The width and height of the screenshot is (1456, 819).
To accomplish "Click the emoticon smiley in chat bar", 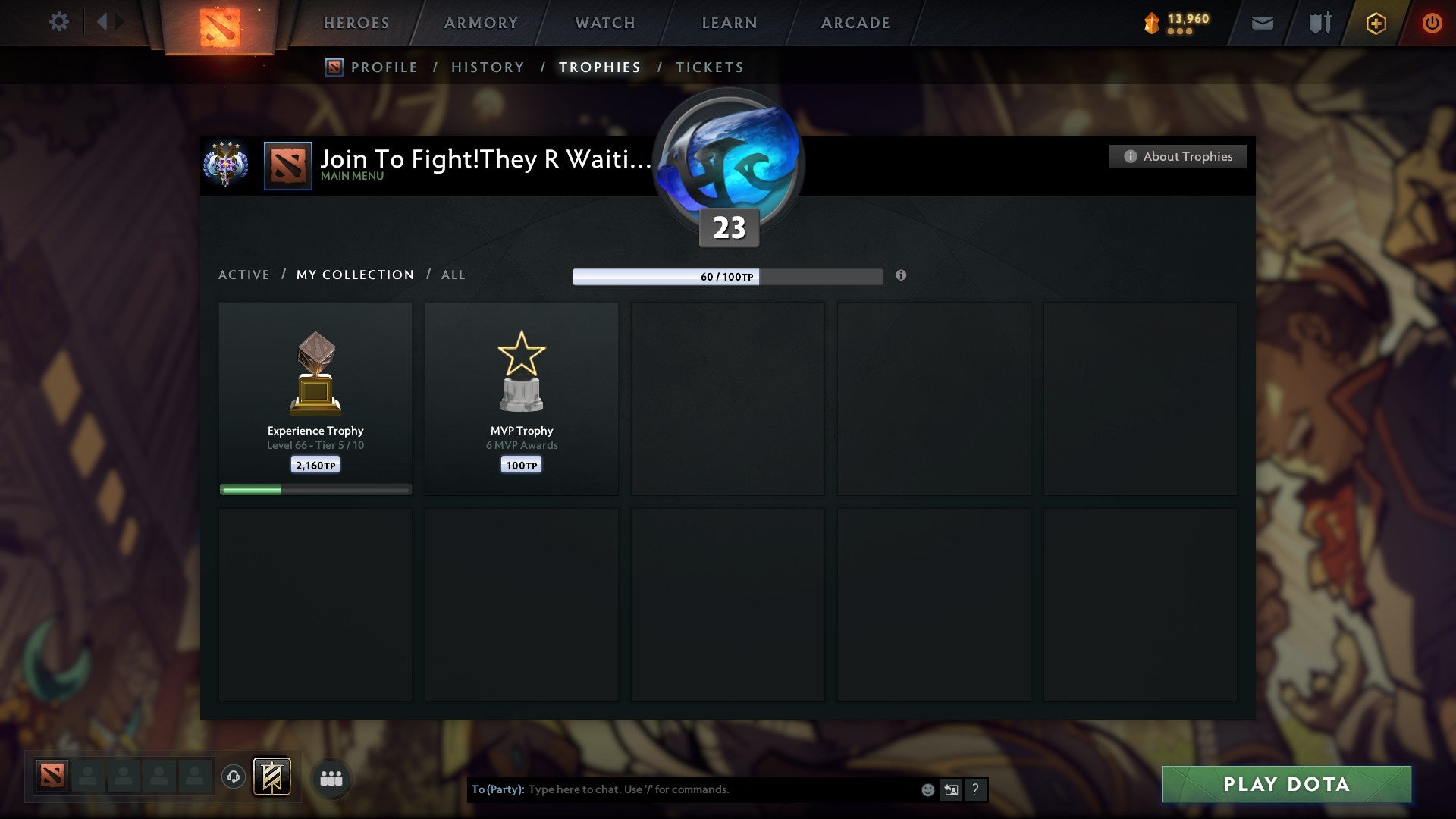I will coord(927,789).
